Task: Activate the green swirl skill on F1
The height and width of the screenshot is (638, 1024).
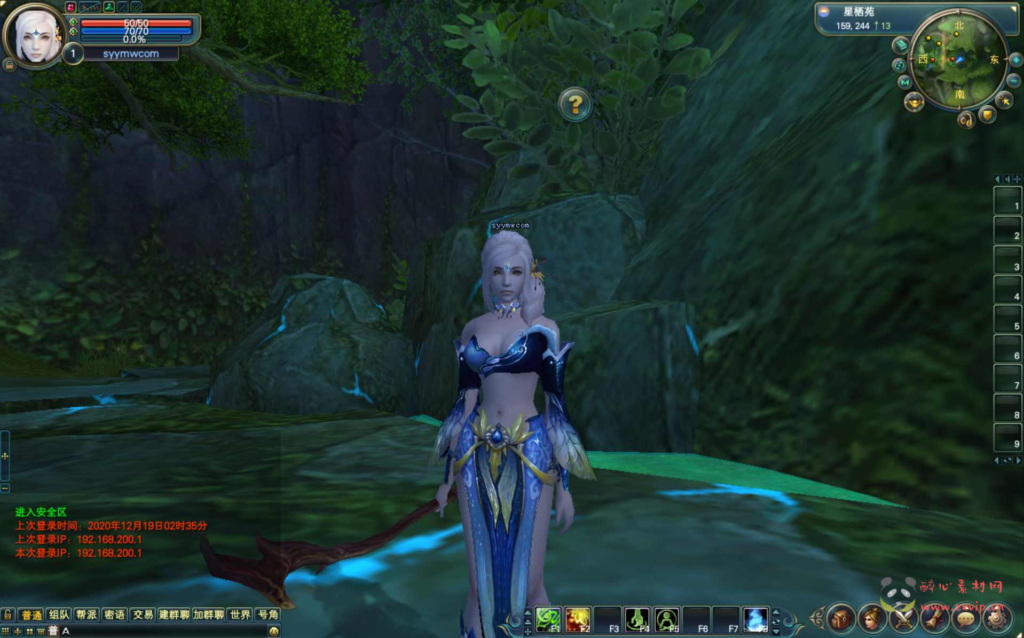Action: [x=548, y=619]
